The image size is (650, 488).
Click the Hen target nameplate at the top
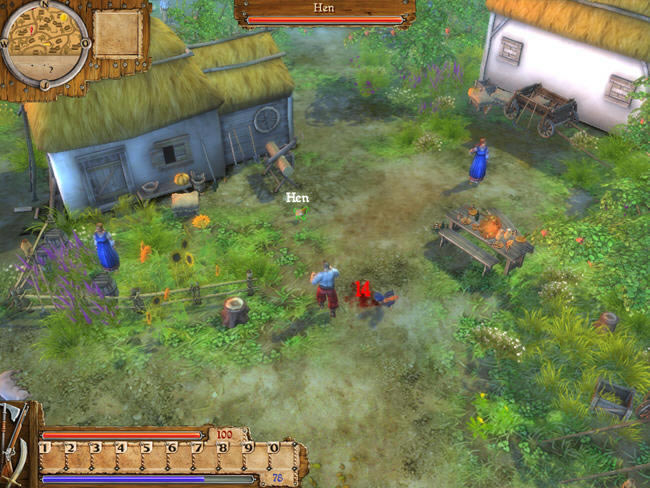click(325, 12)
